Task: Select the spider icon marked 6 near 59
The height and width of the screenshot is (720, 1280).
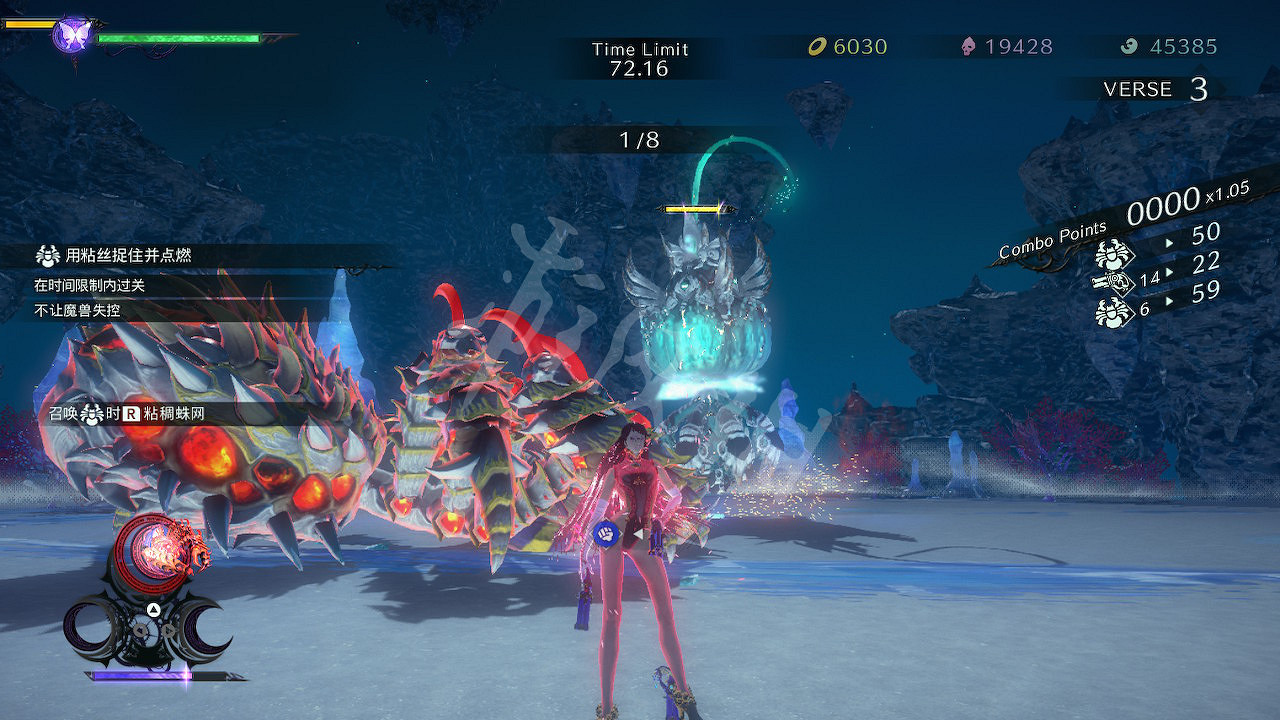Action: (1111, 310)
